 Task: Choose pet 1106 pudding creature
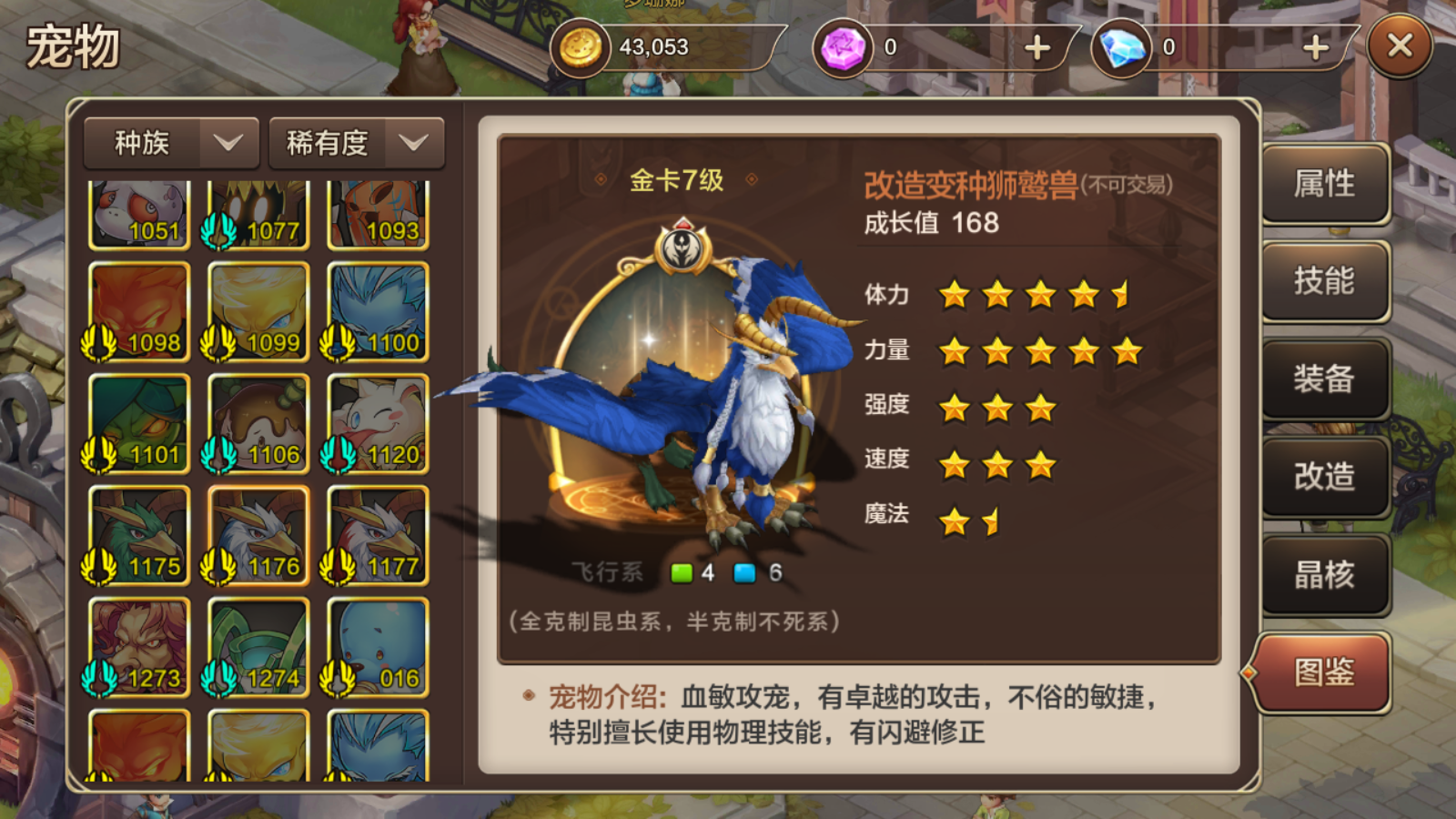point(258,424)
